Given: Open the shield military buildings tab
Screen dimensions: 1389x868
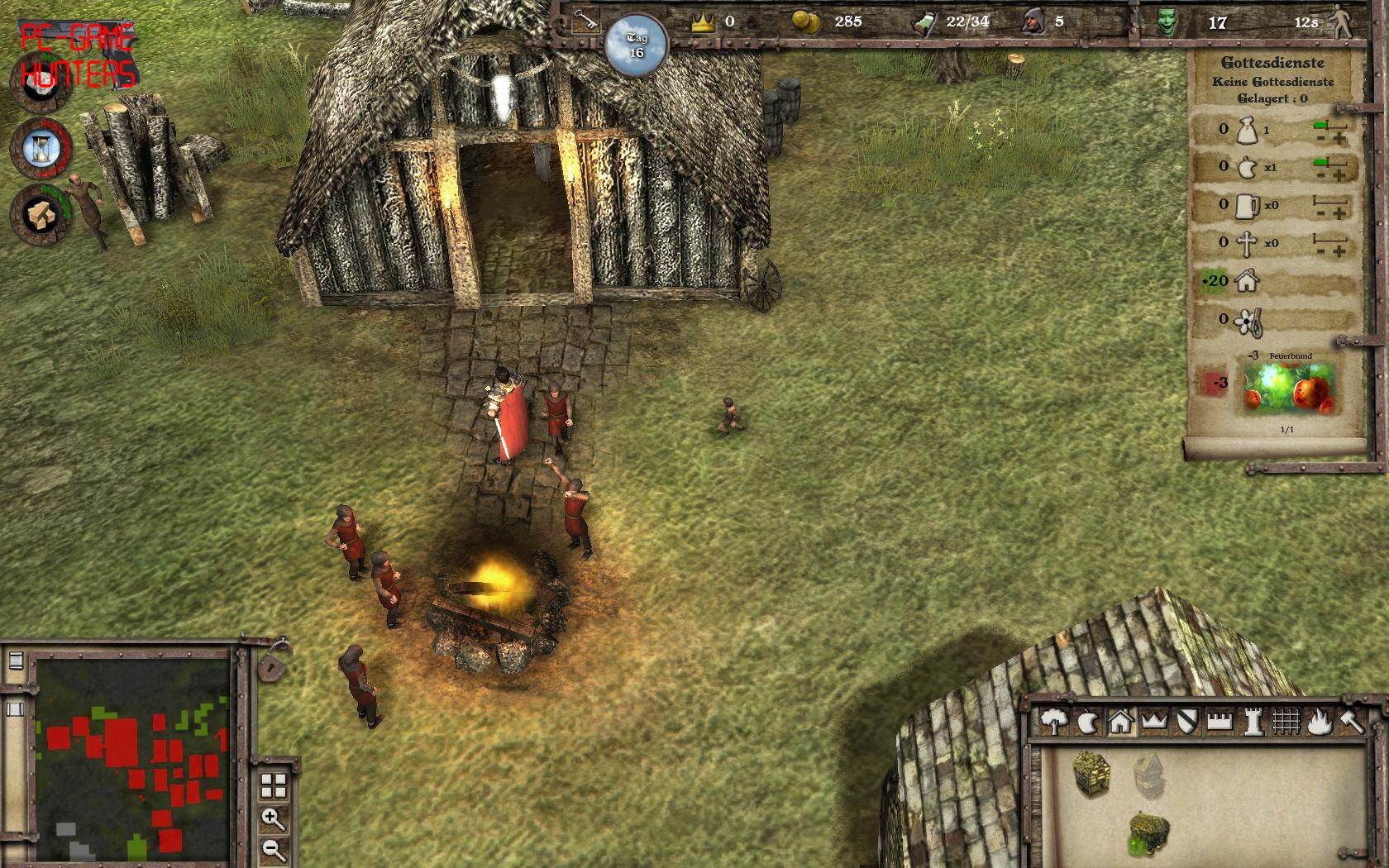Looking at the screenshot, I should coord(1187,722).
